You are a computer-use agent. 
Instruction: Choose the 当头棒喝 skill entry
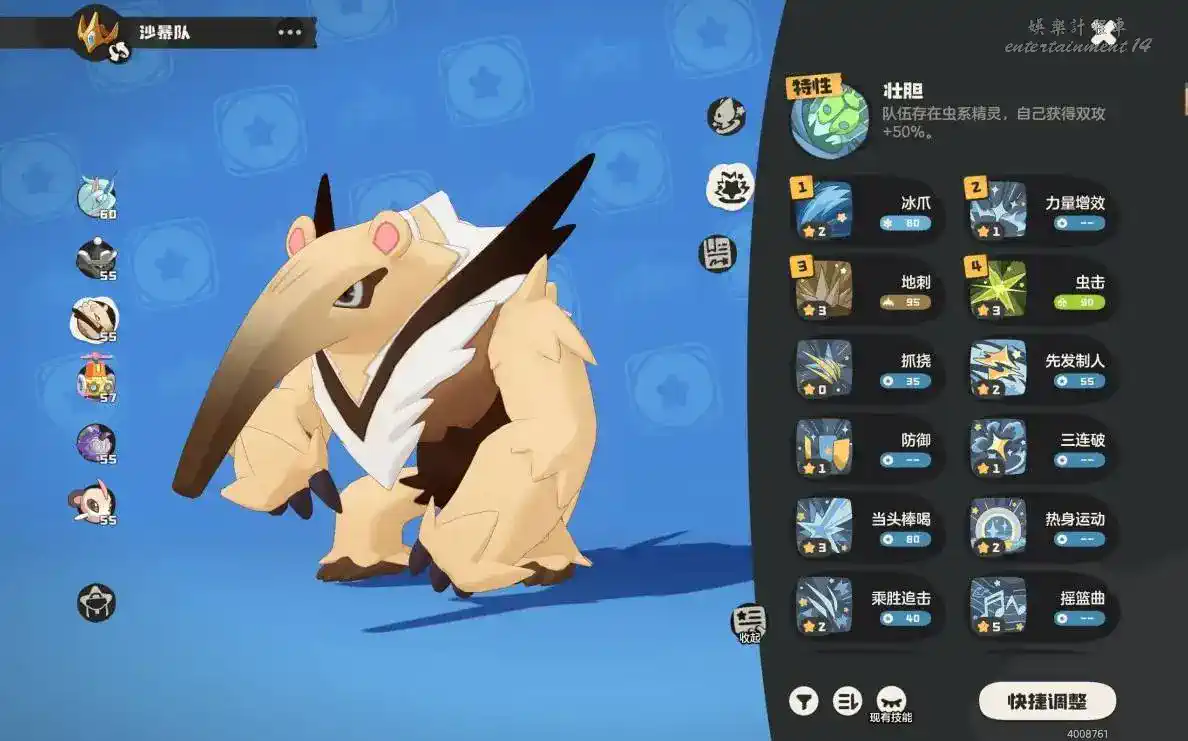(867, 526)
